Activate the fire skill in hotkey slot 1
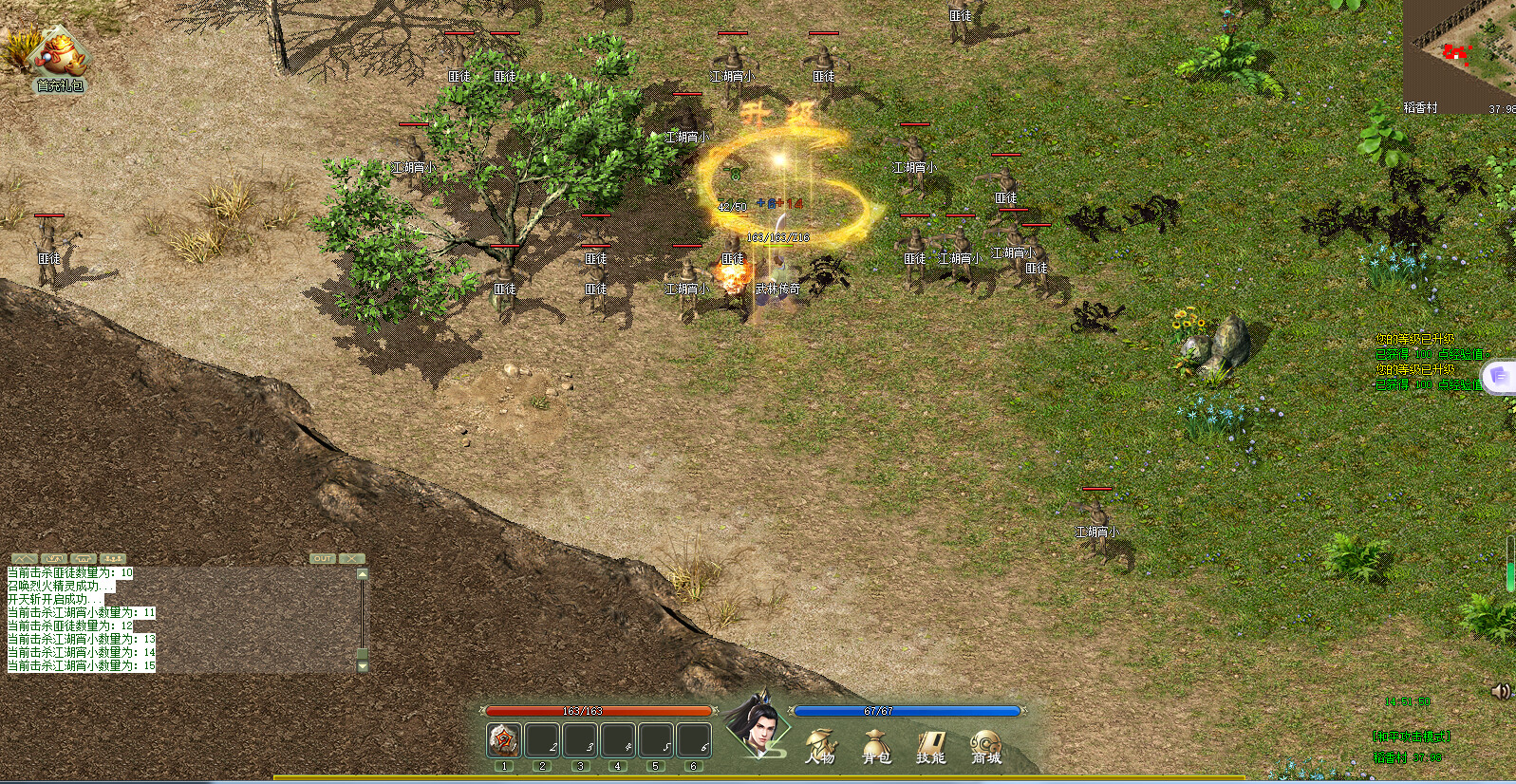The image size is (1516, 784). (504, 740)
